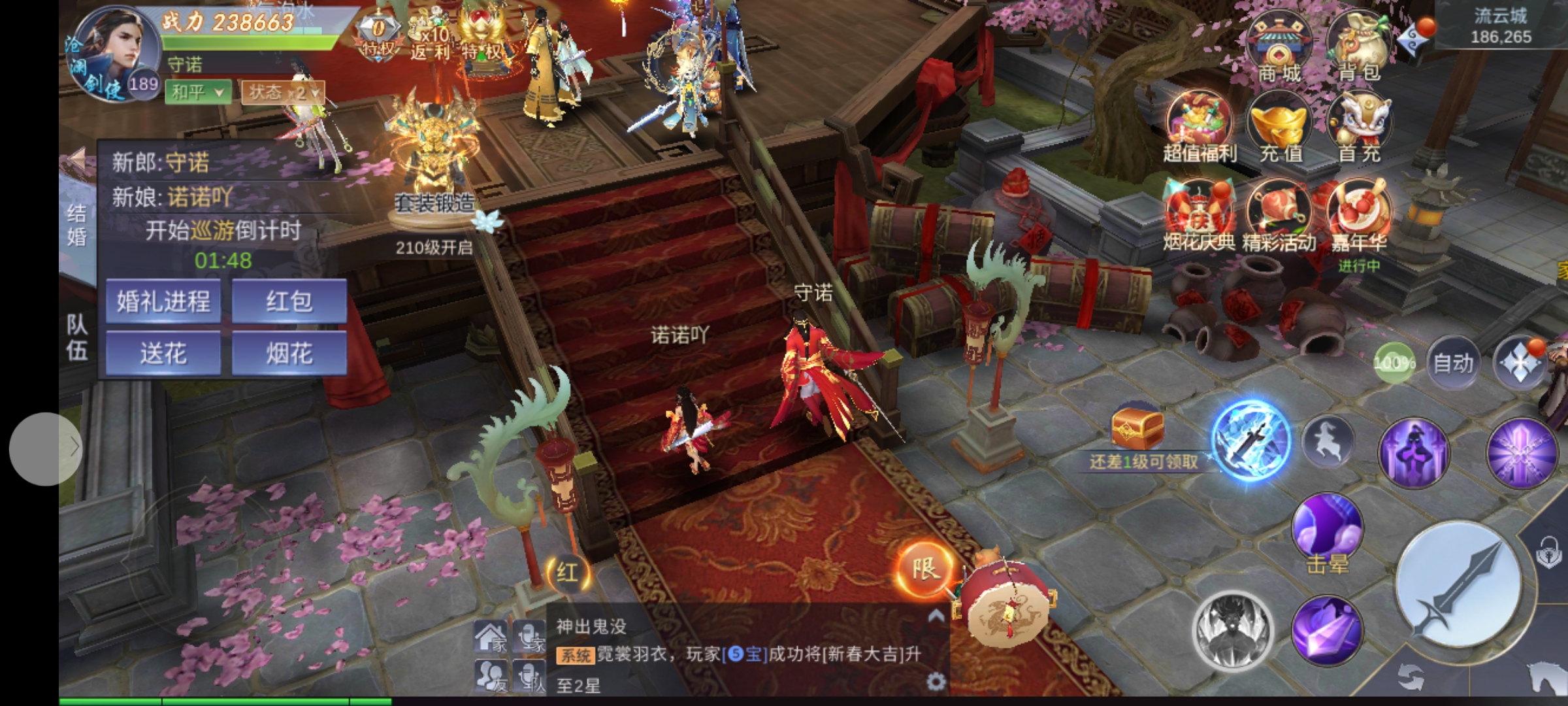Open the 精彩活动 events icon
The height and width of the screenshot is (706, 1568).
pos(1279,217)
